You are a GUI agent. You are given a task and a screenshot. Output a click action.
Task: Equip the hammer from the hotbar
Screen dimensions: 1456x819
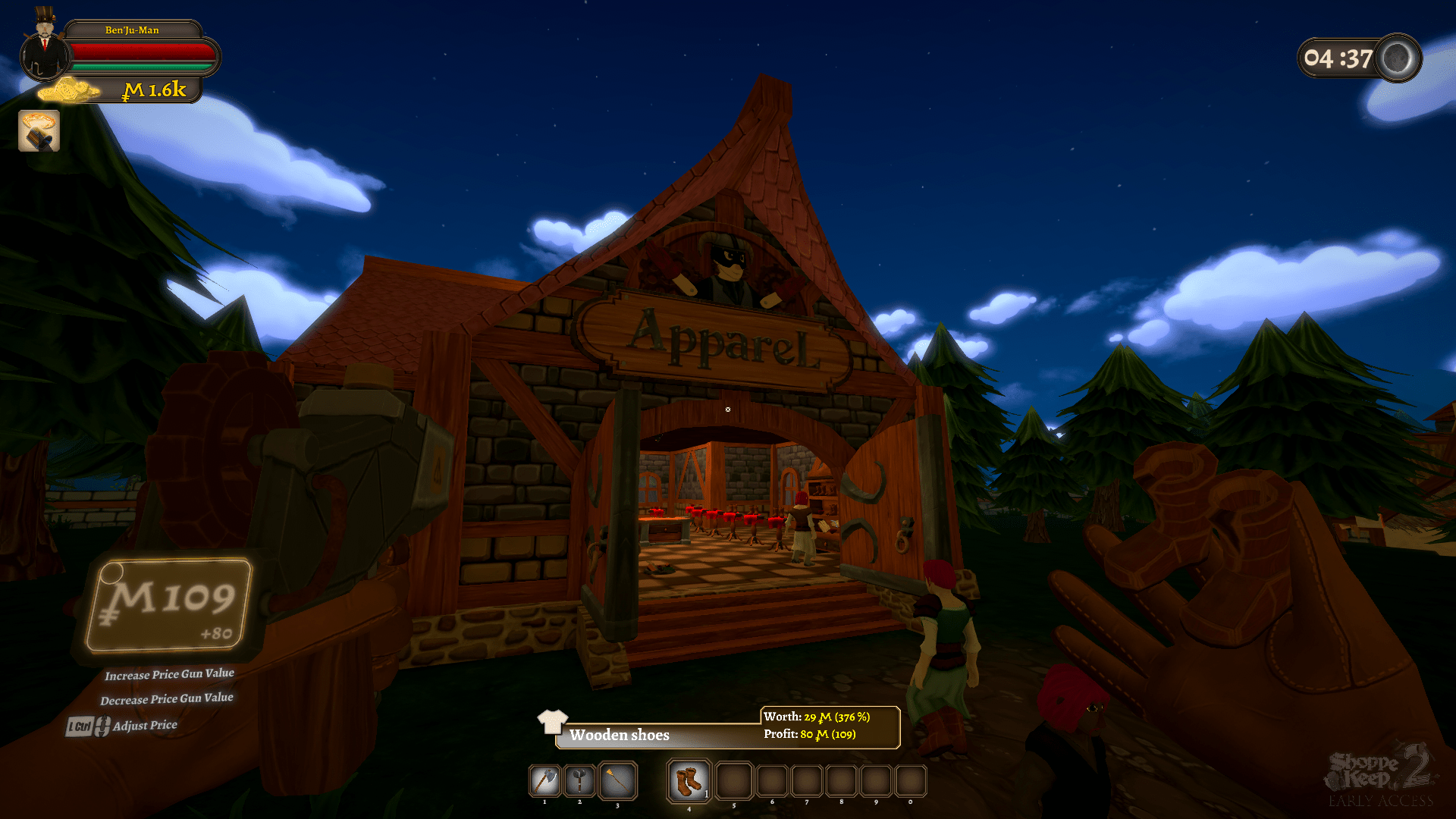click(580, 780)
